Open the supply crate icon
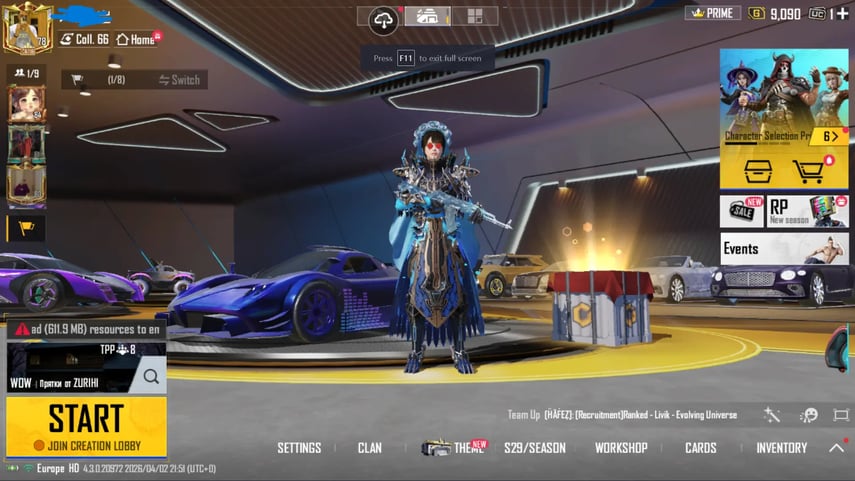 tap(758, 171)
